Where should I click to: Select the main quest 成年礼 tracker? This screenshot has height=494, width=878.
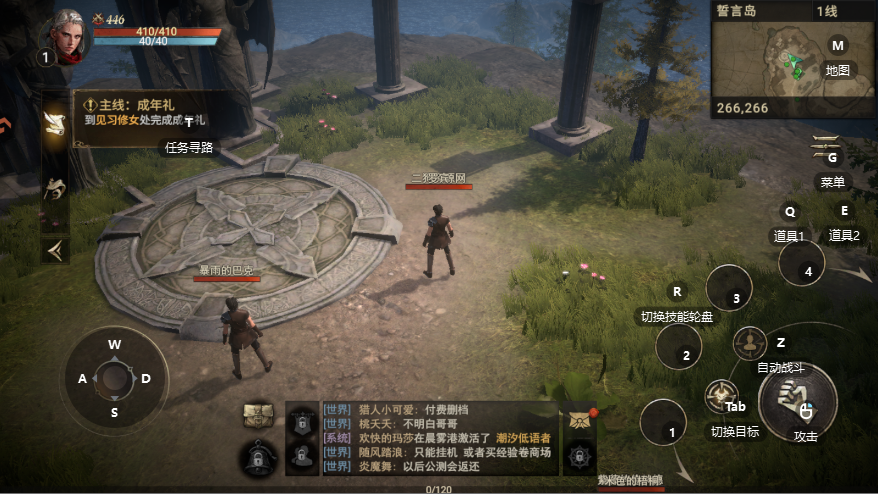147,111
